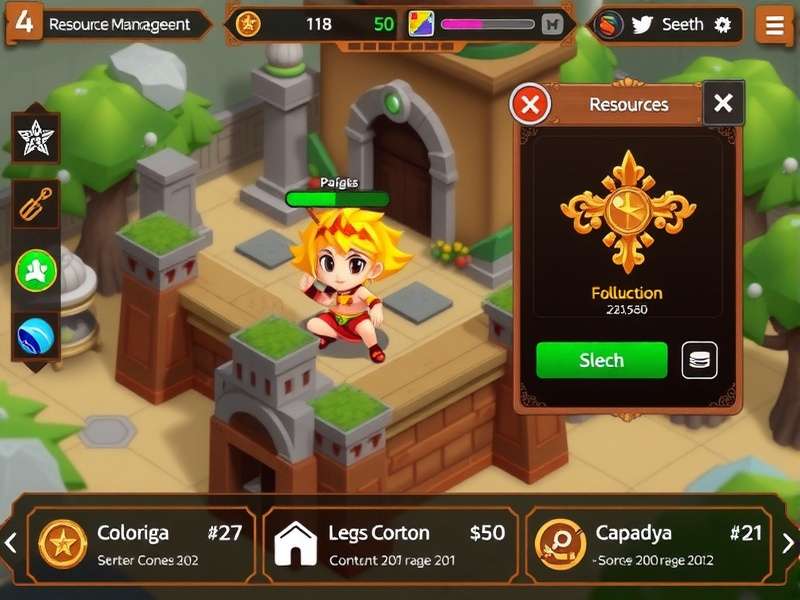Viewport: 800px width, 600px height.
Task: Select the coin stack icon button
Action: coord(699,360)
